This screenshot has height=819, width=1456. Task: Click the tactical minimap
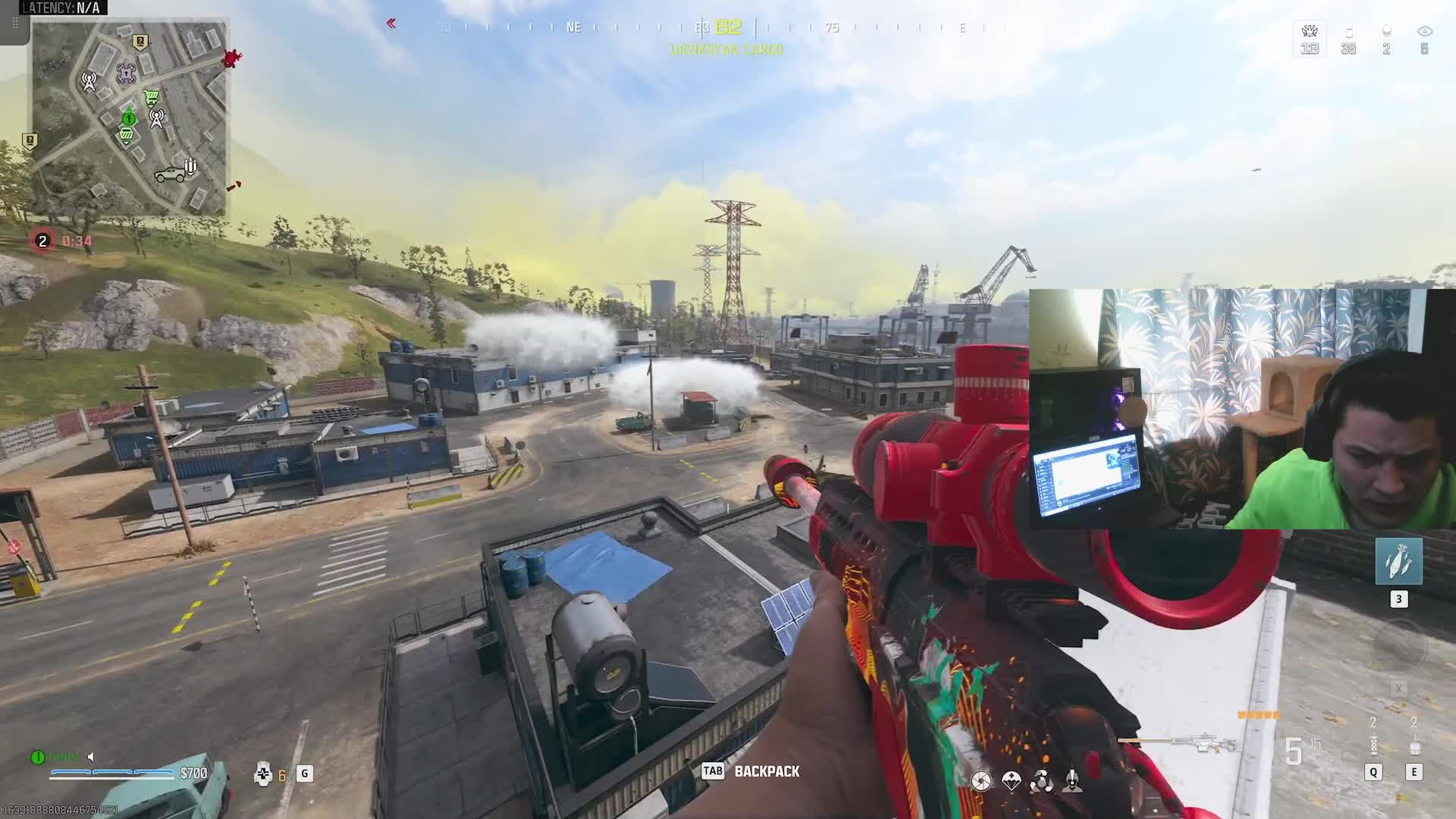click(130, 118)
